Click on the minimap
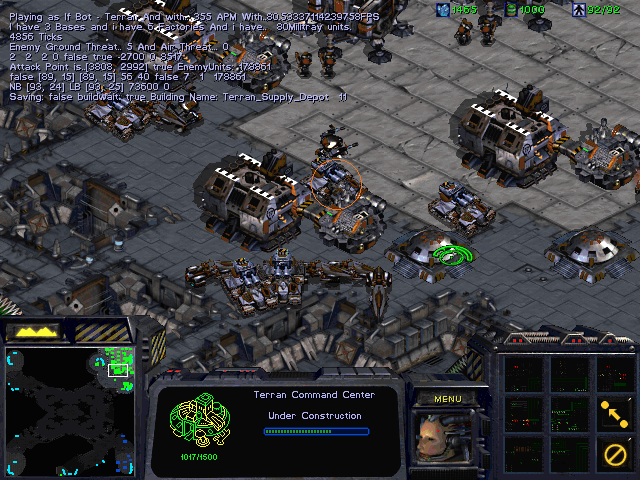 point(70,409)
